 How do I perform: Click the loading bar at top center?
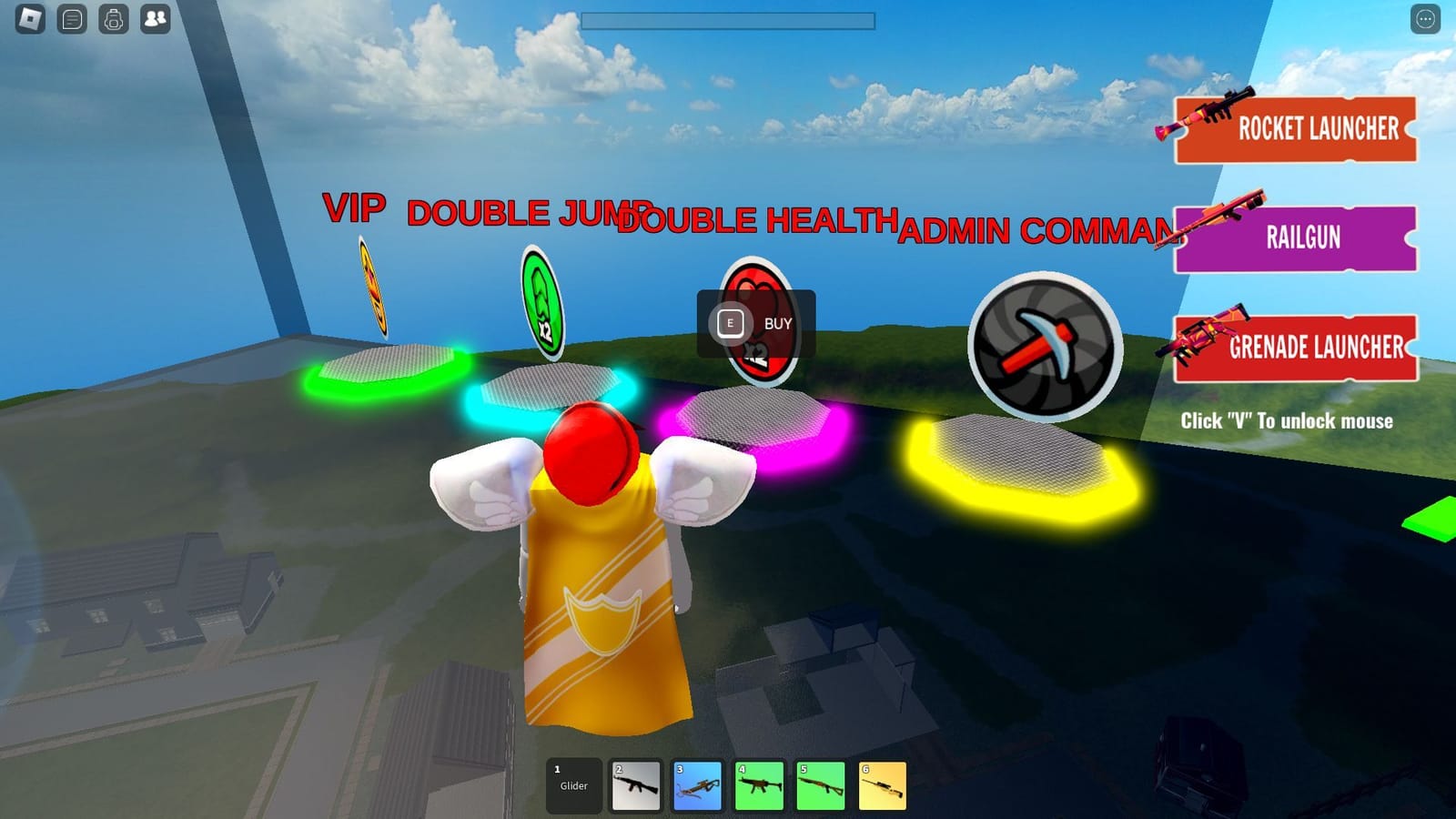click(728, 18)
